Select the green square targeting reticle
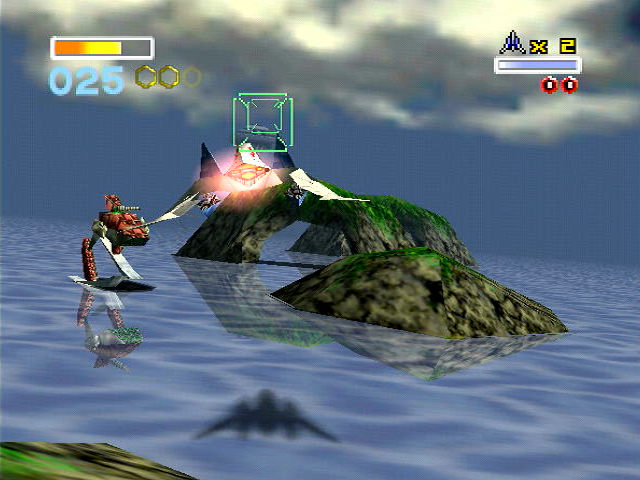The width and height of the screenshot is (640, 480). (262, 123)
